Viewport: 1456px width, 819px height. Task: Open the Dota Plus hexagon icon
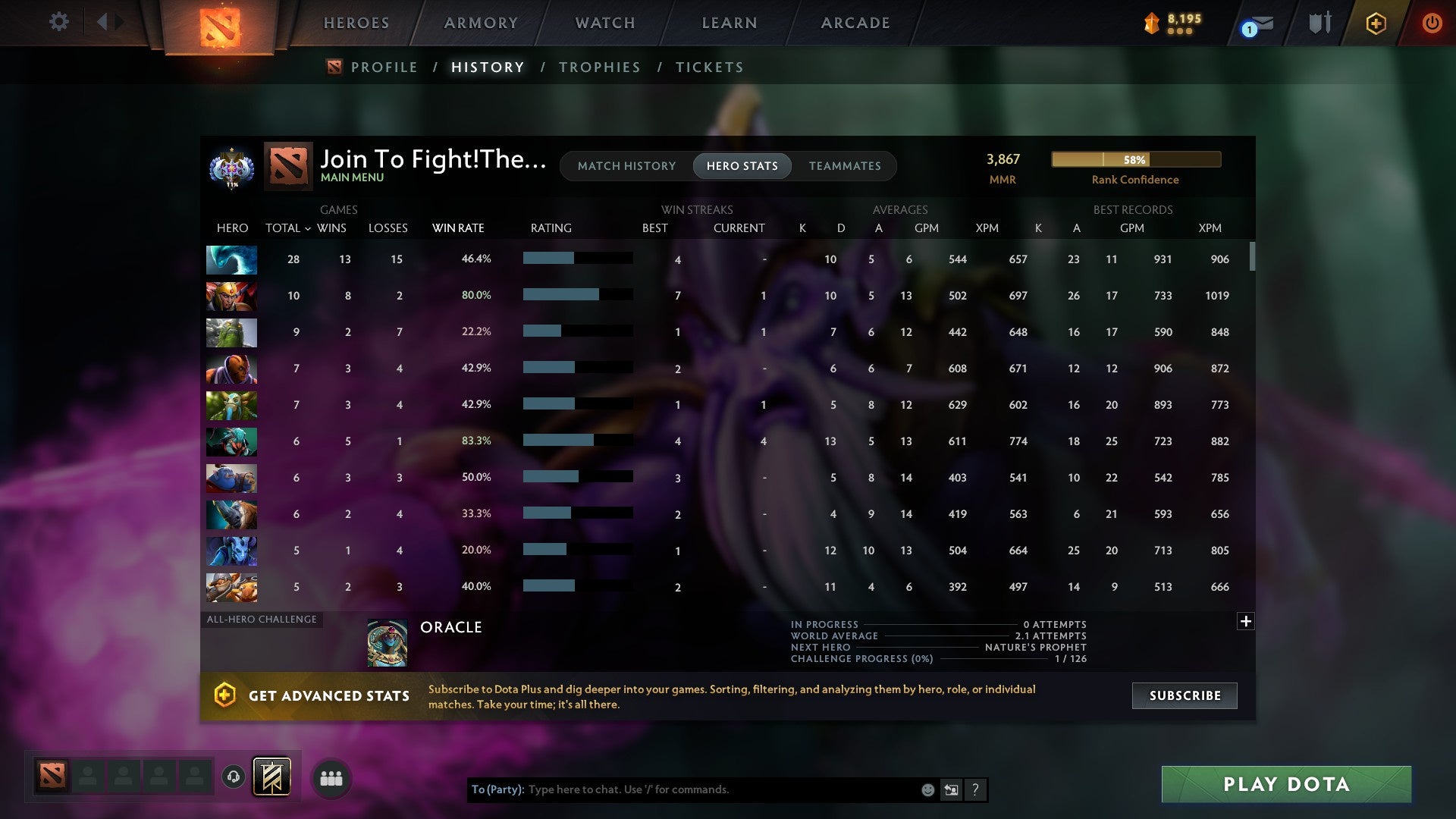(x=1376, y=24)
